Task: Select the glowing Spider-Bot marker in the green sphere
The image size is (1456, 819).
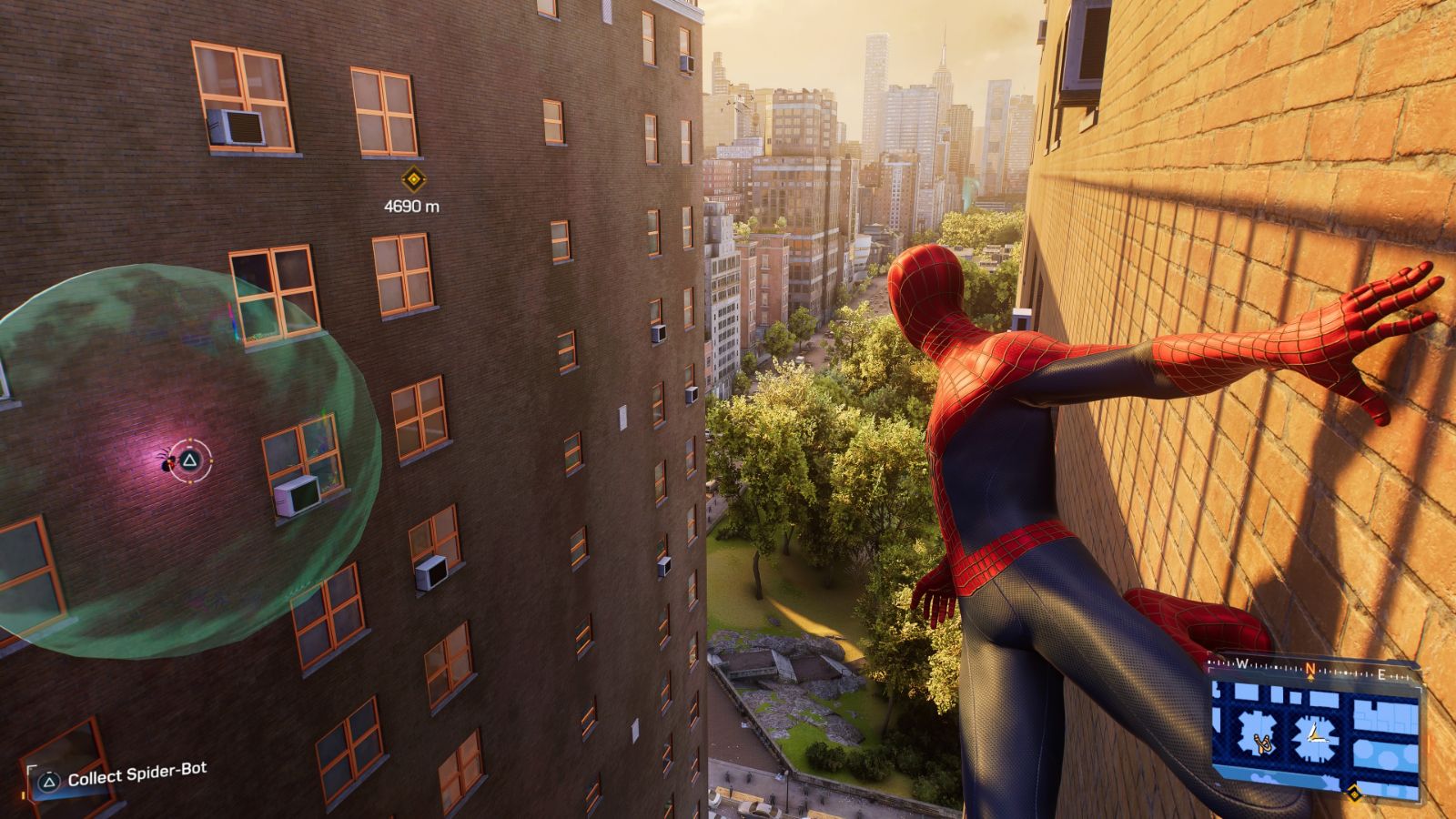Action: [x=167, y=462]
